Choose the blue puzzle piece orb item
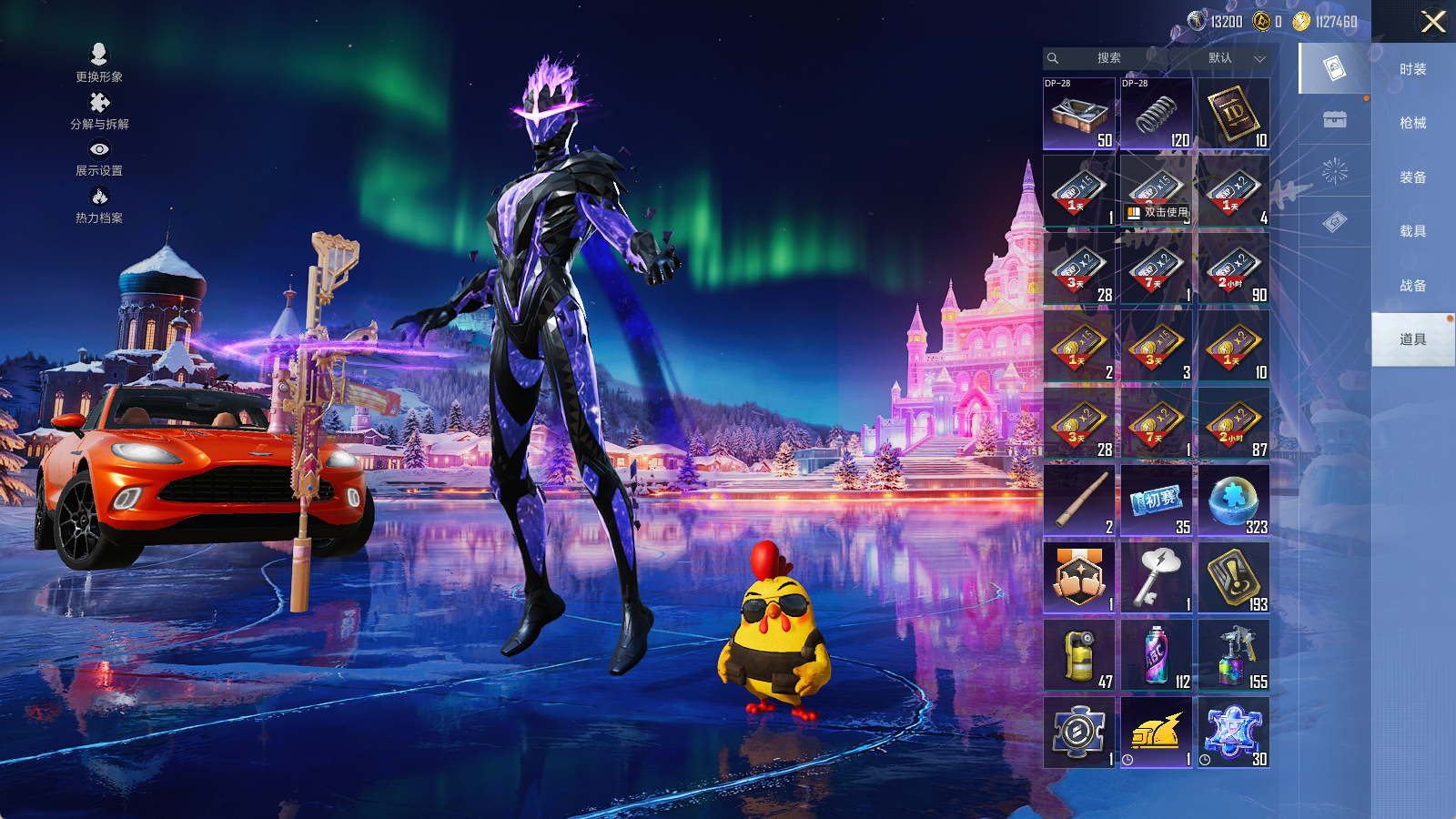1456x819 pixels. pyautogui.click(x=1233, y=500)
